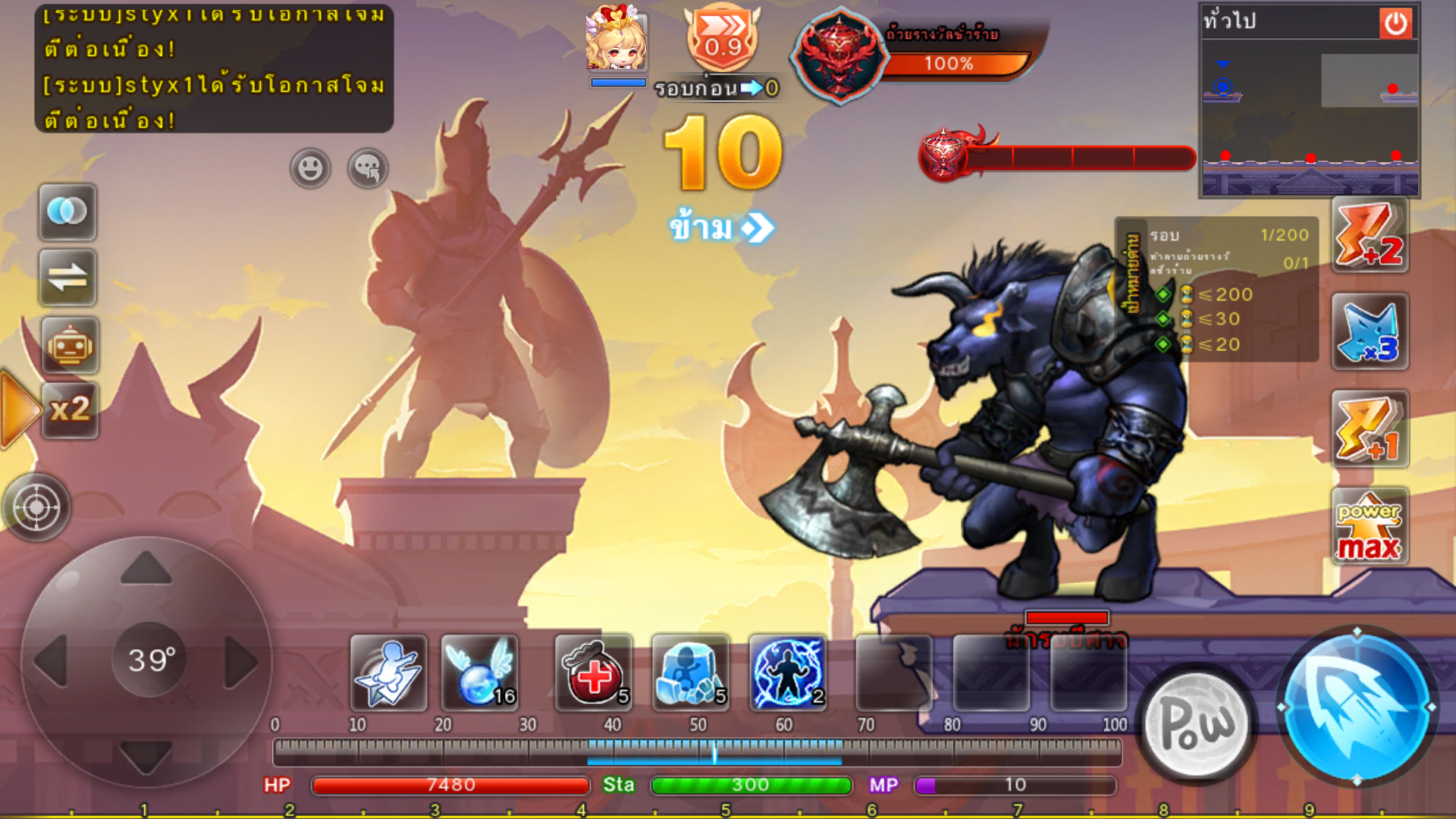The image size is (1456, 819).
Task: Toggle the overlapping circles transparency button
Action: click(x=68, y=212)
